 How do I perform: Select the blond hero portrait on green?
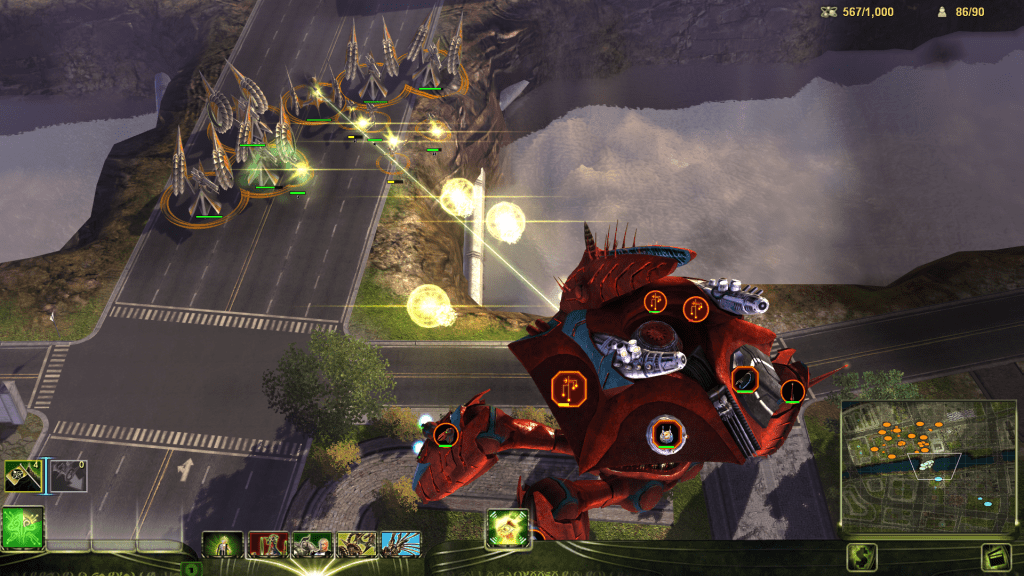(x=222, y=545)
